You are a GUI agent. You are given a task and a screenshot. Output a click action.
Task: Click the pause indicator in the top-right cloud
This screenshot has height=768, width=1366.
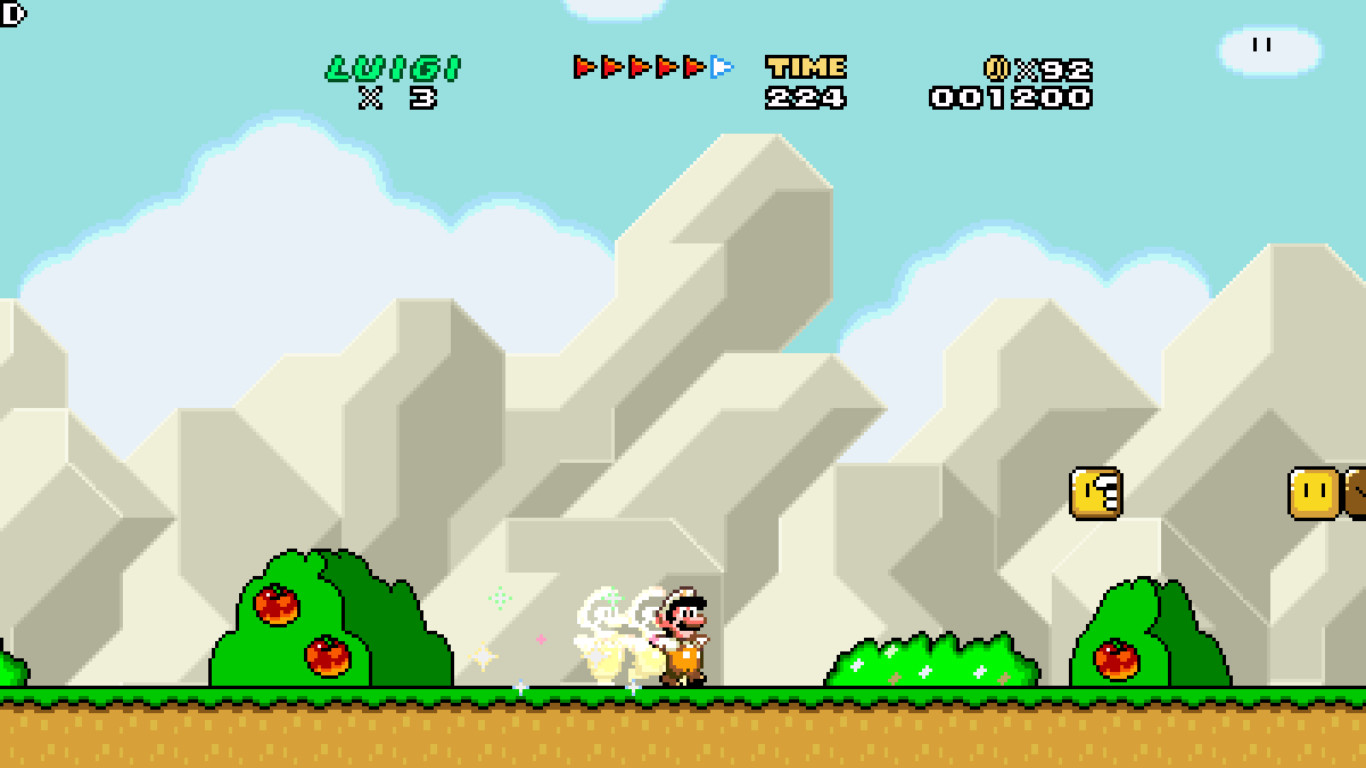1262,44
